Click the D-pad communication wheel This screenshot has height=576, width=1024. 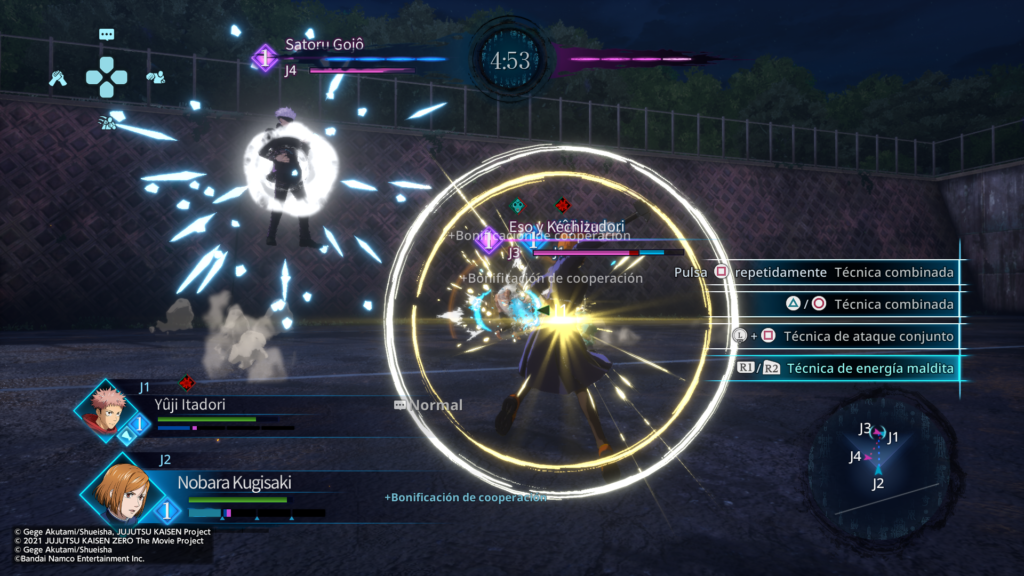pyautogui.click(x=106, y=76)
